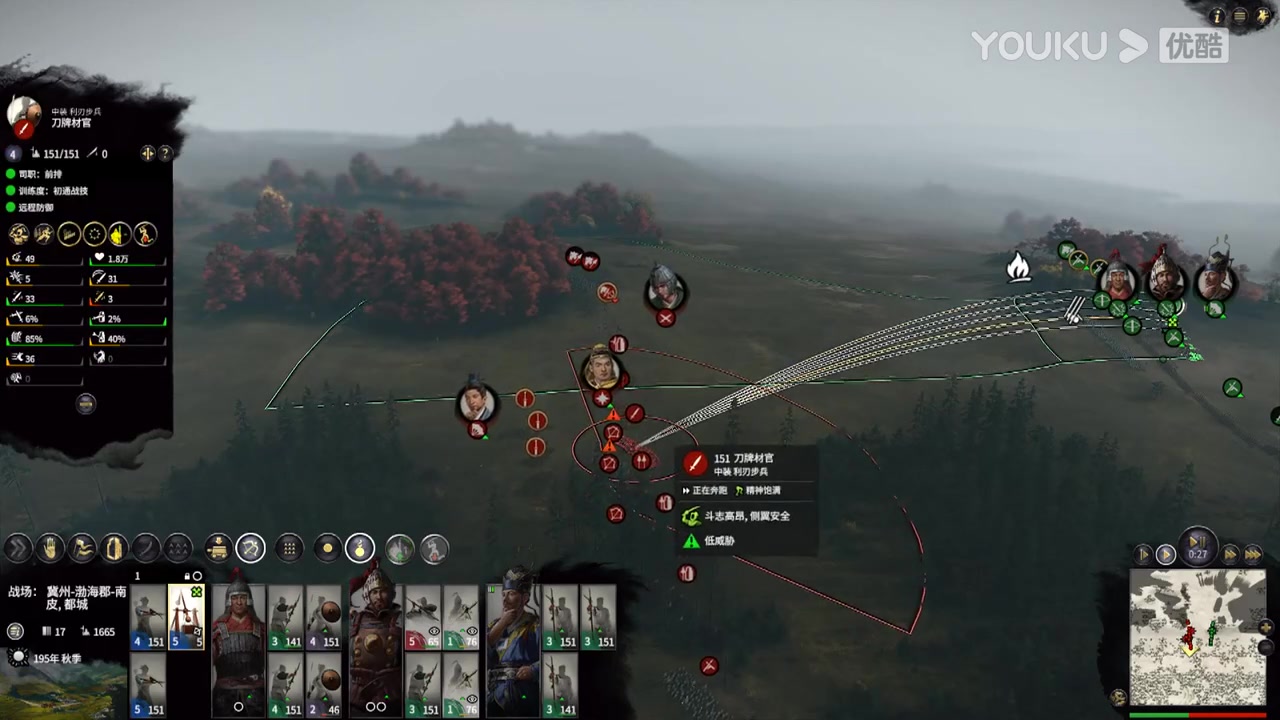Screen dimensions: 1280x720
Task: Expand the radial button below unit stats
Action: point(85,403)
